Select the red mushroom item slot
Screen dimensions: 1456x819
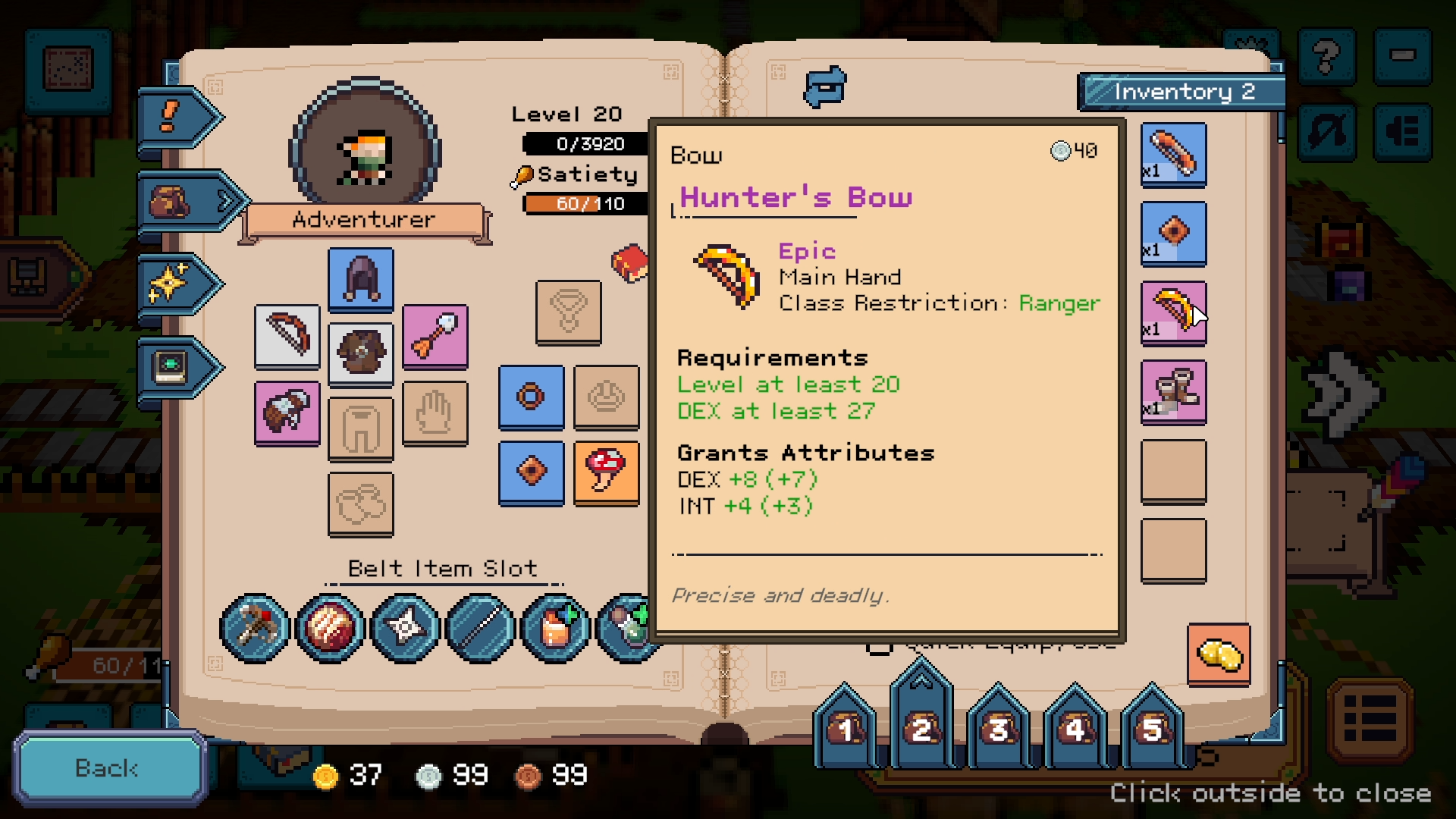click(606, 472)
